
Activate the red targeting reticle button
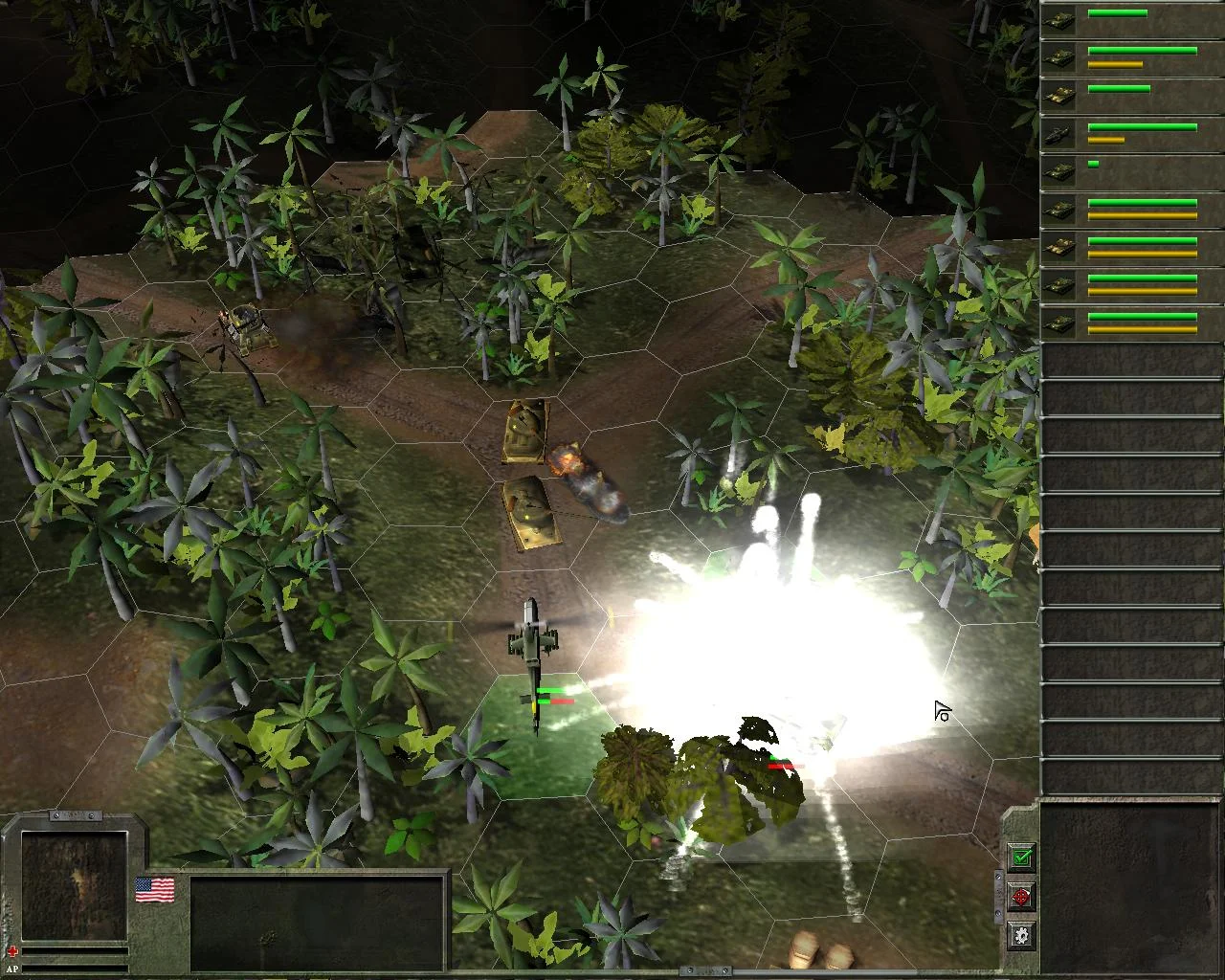click(x=1022, y=898)
